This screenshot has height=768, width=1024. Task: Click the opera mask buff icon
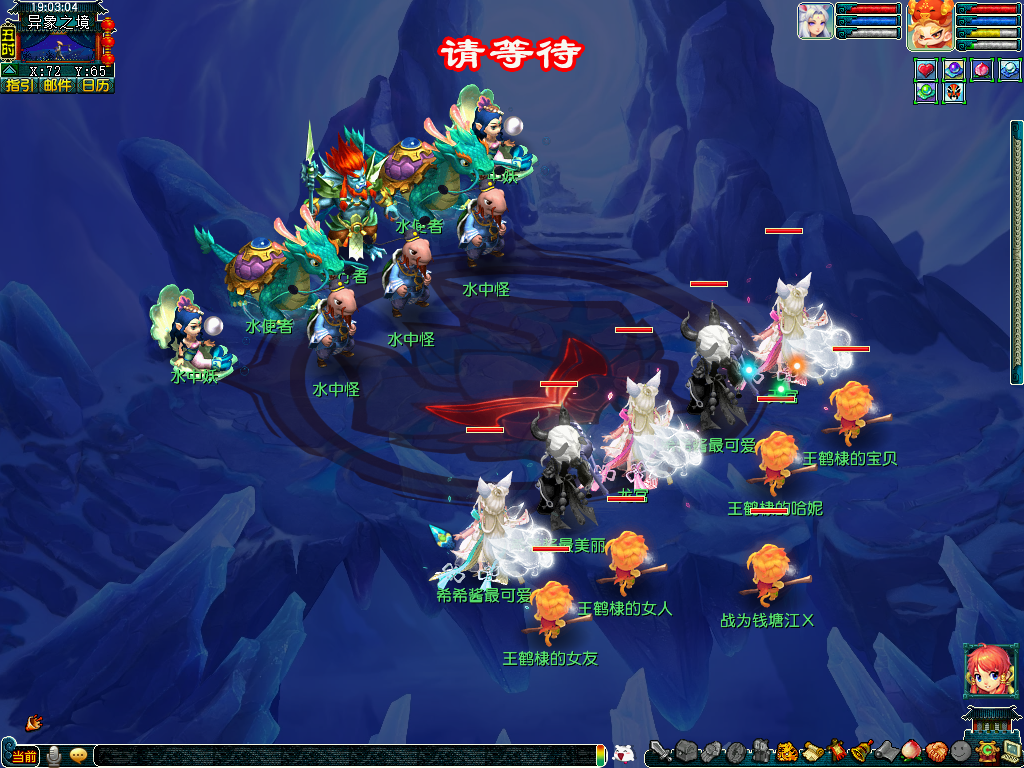click(954, 92)
